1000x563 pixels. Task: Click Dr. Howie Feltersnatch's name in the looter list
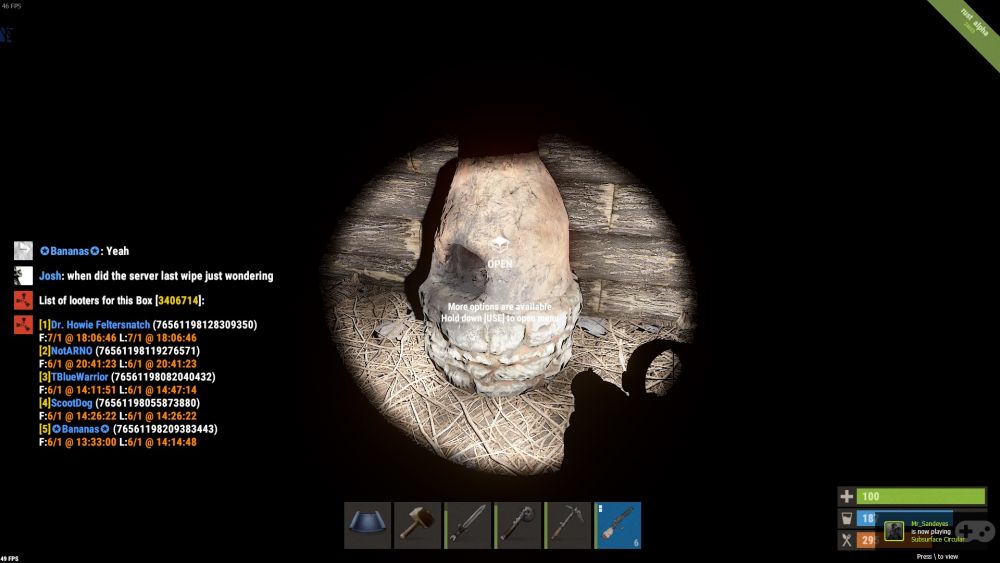[x=99, y=325]
